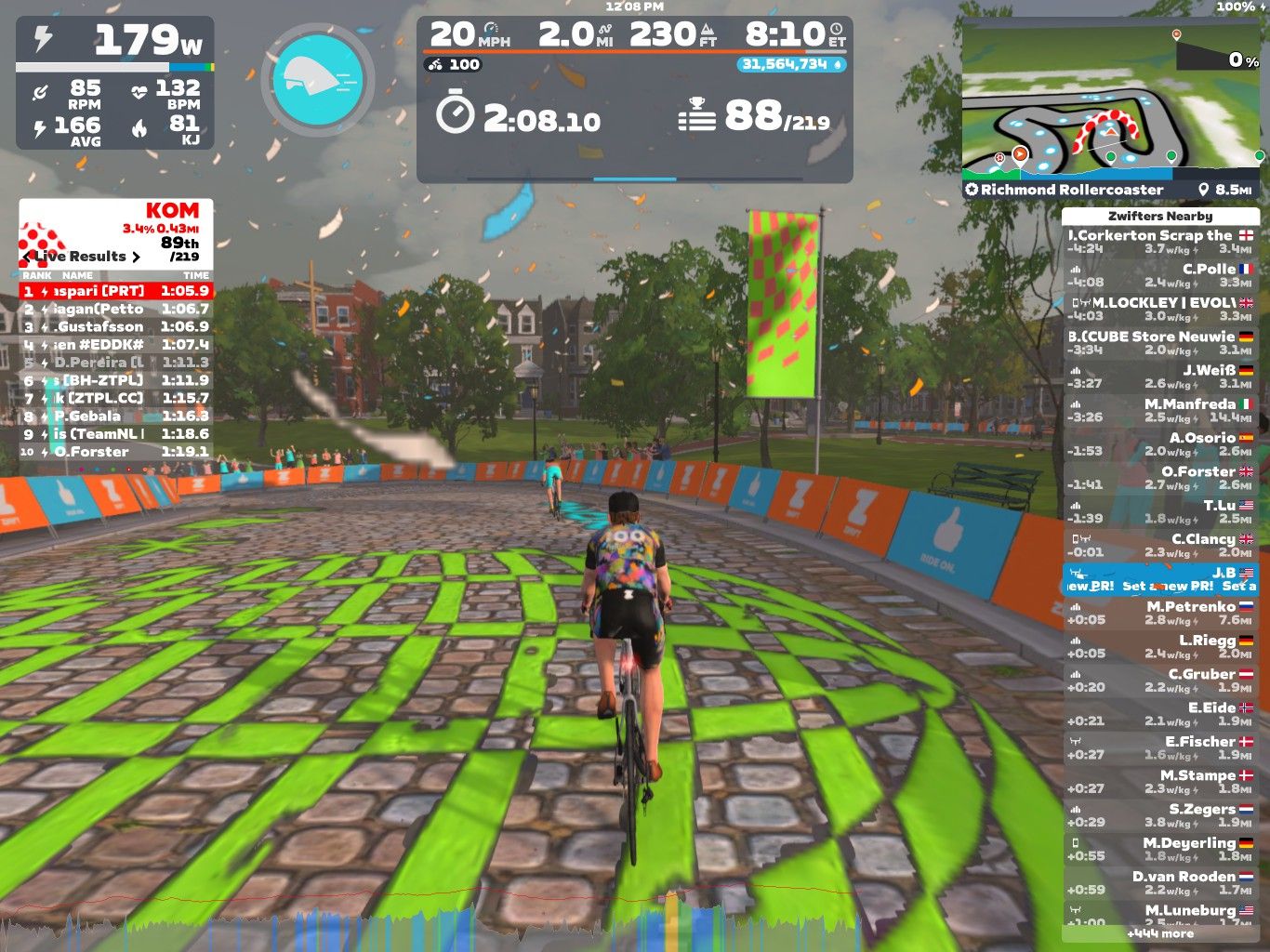1270x952 pixels.
Task: Click the highlighted J.B rider row
Action: [x=1160, y=579]
